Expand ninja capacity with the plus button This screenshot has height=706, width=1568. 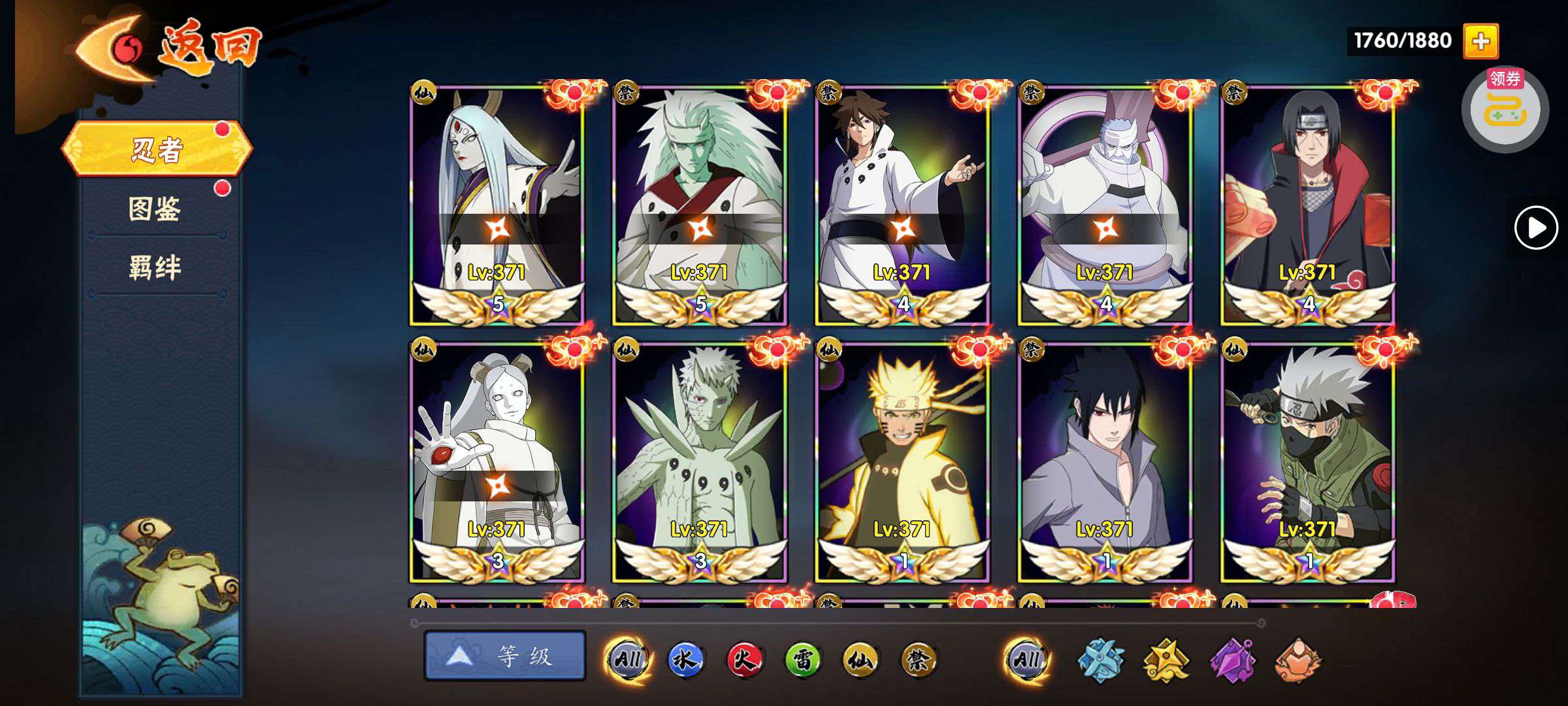point(1480,41)
